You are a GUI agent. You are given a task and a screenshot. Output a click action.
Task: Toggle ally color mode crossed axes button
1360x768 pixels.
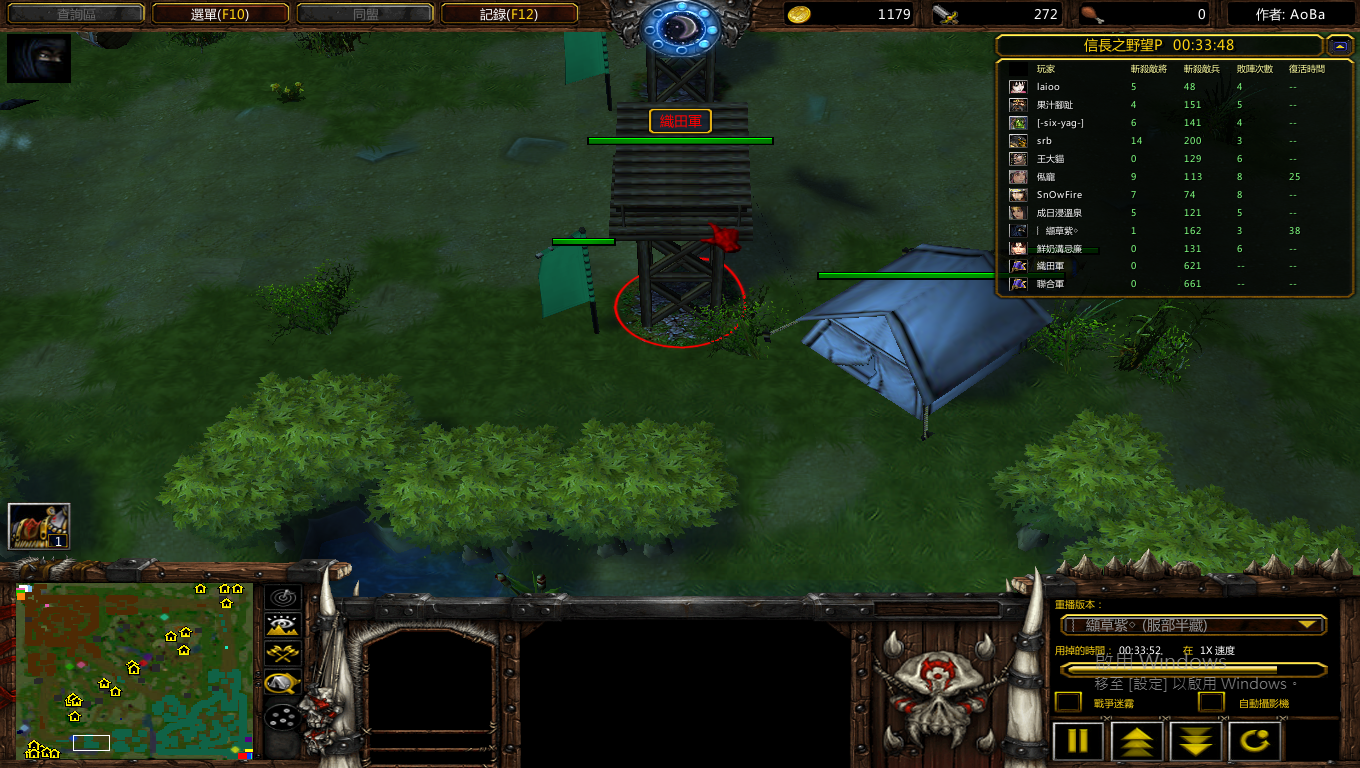pos(284,654)
